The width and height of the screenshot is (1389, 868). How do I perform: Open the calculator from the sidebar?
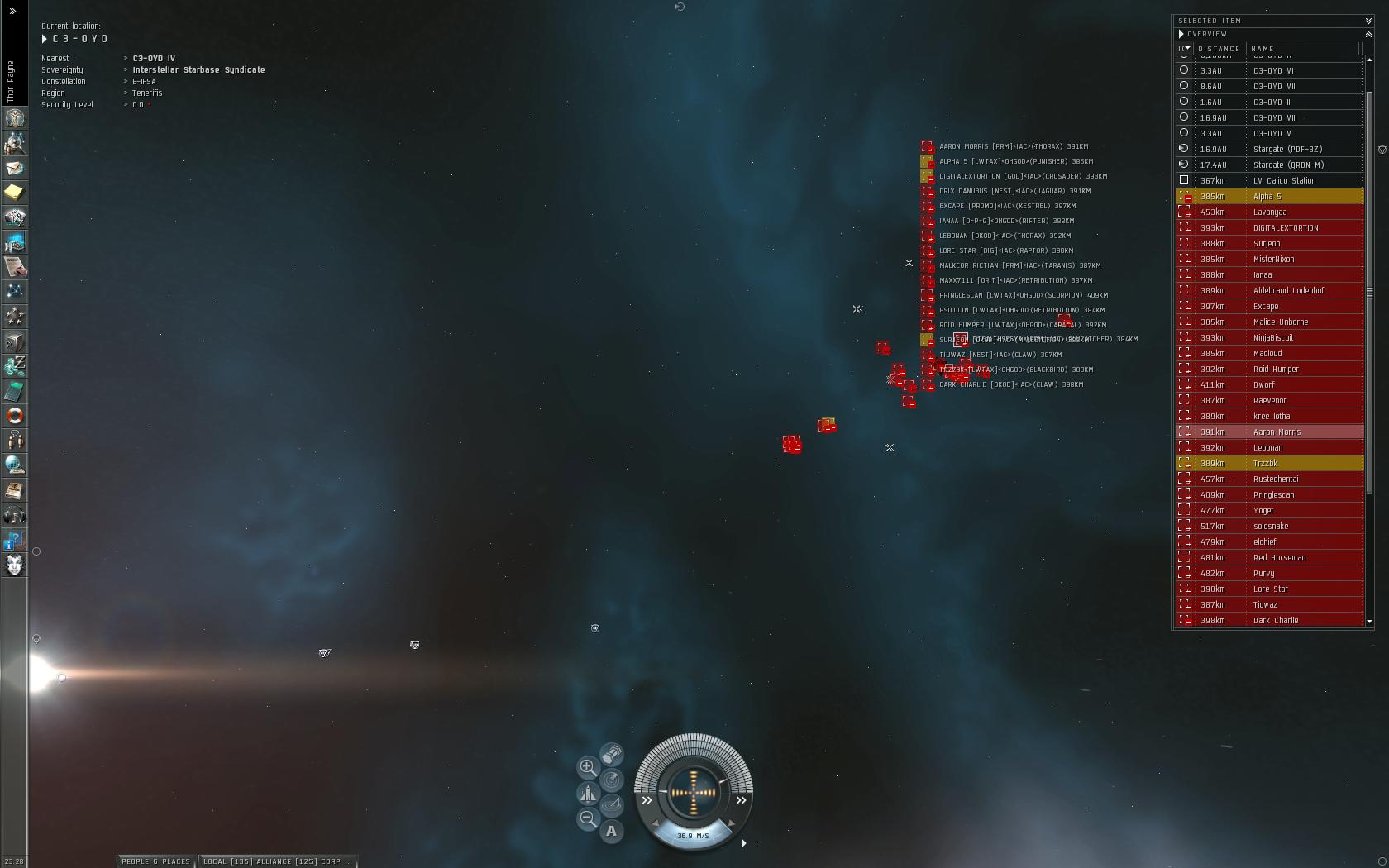click(x=14, y=391)
